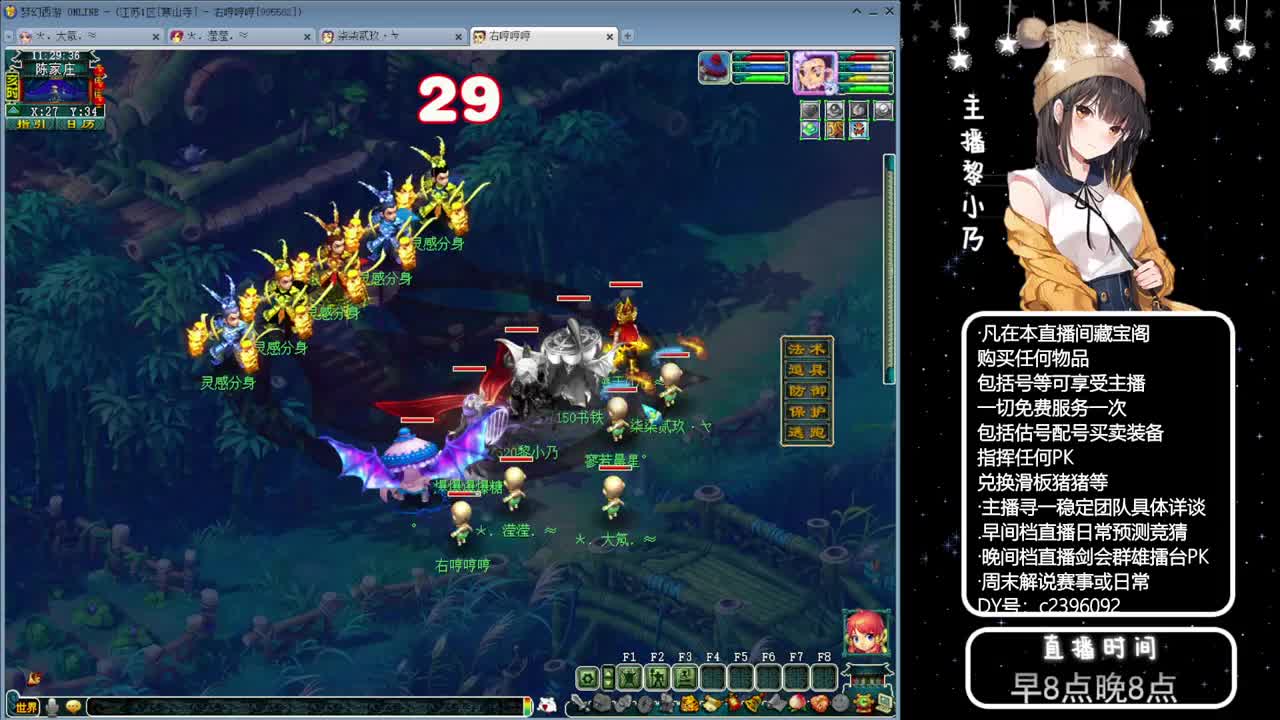Click the golden bell item icon
The image size is (1280, 720).
point(751,701)
